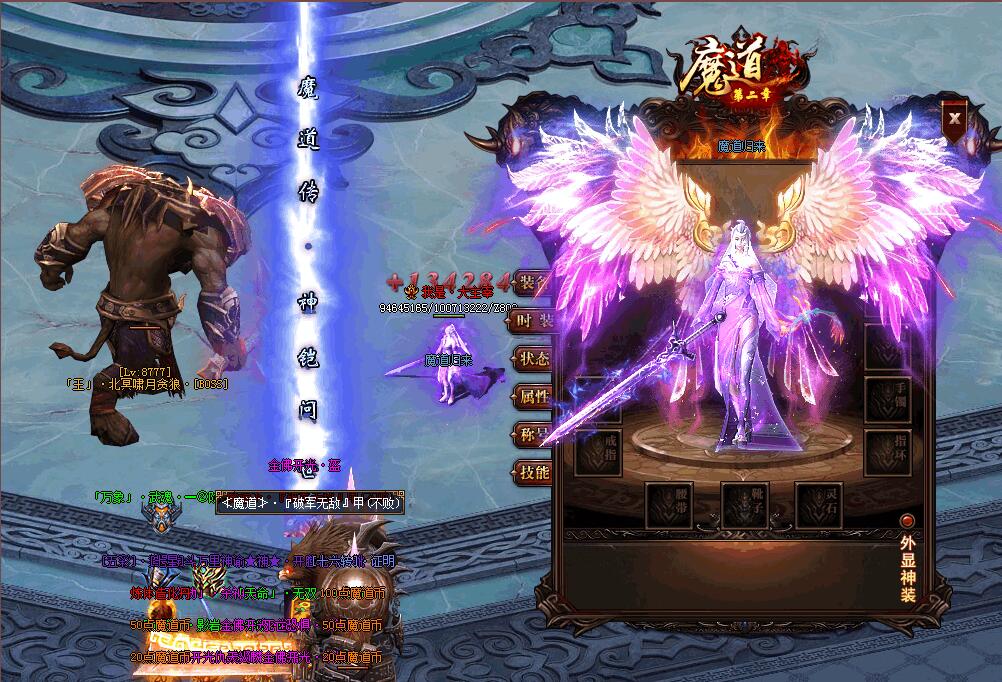Click the 指环 finger ring slot
1002x682 pixels.
coord(888,452)
